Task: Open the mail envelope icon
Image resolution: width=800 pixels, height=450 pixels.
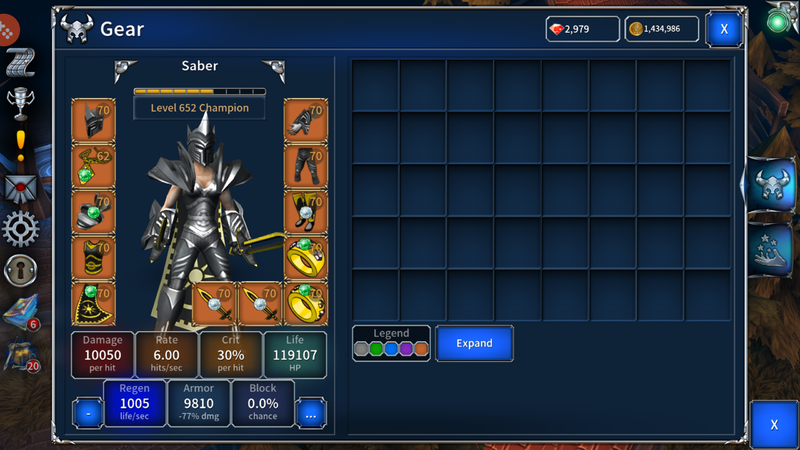Action: coord(20,187)
